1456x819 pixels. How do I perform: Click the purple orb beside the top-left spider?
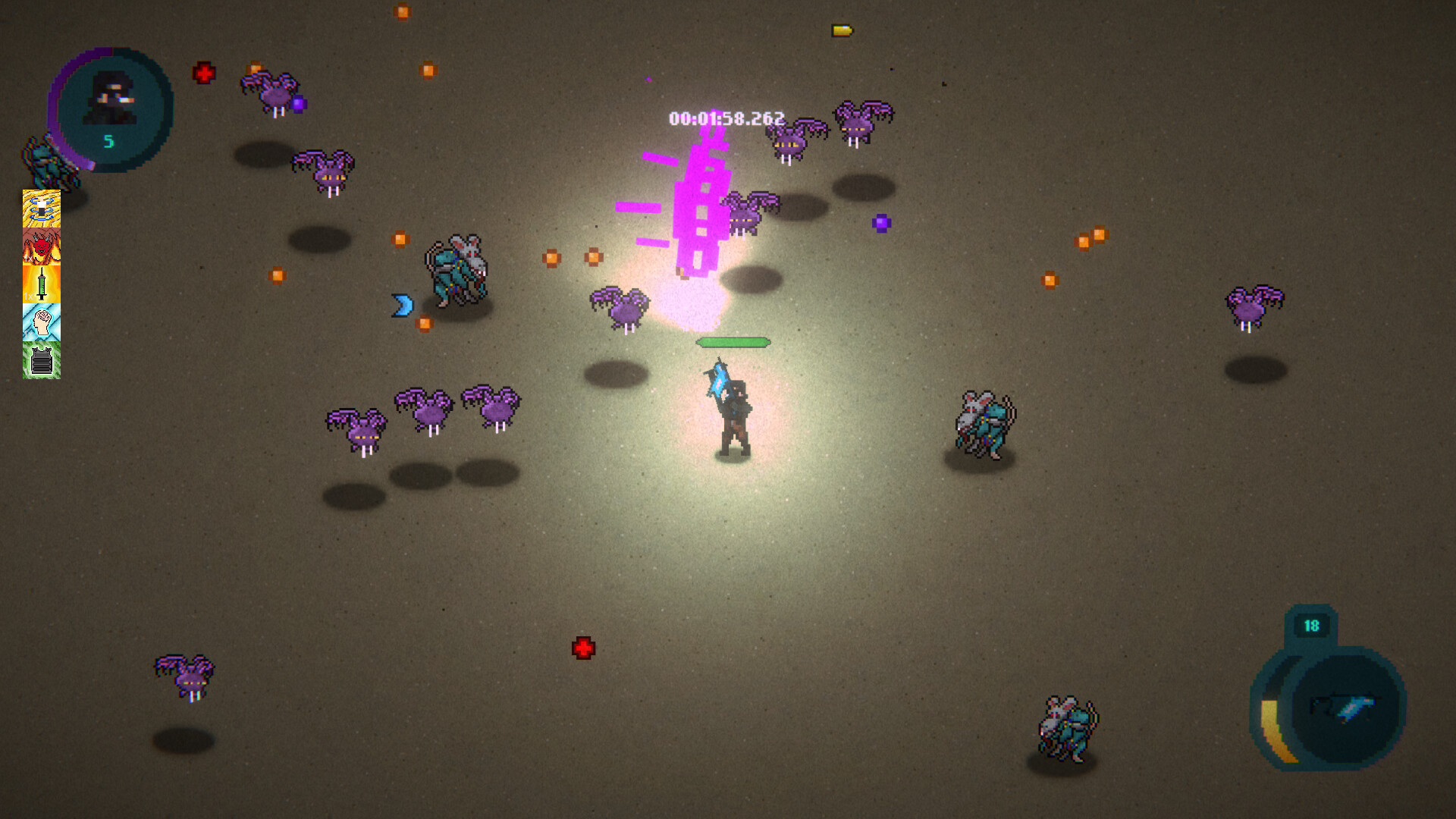coord(299,102)
